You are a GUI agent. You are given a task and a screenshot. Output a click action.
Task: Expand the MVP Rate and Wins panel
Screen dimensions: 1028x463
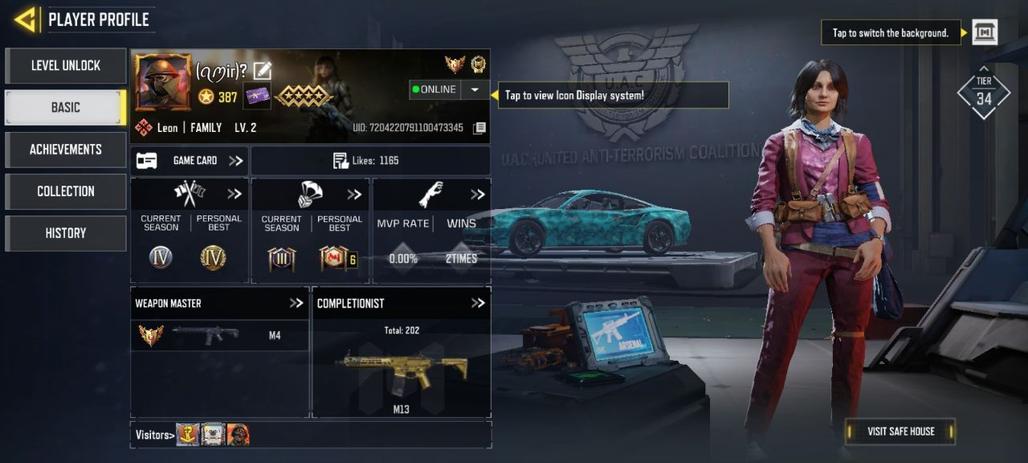click(x=477, y=194)
